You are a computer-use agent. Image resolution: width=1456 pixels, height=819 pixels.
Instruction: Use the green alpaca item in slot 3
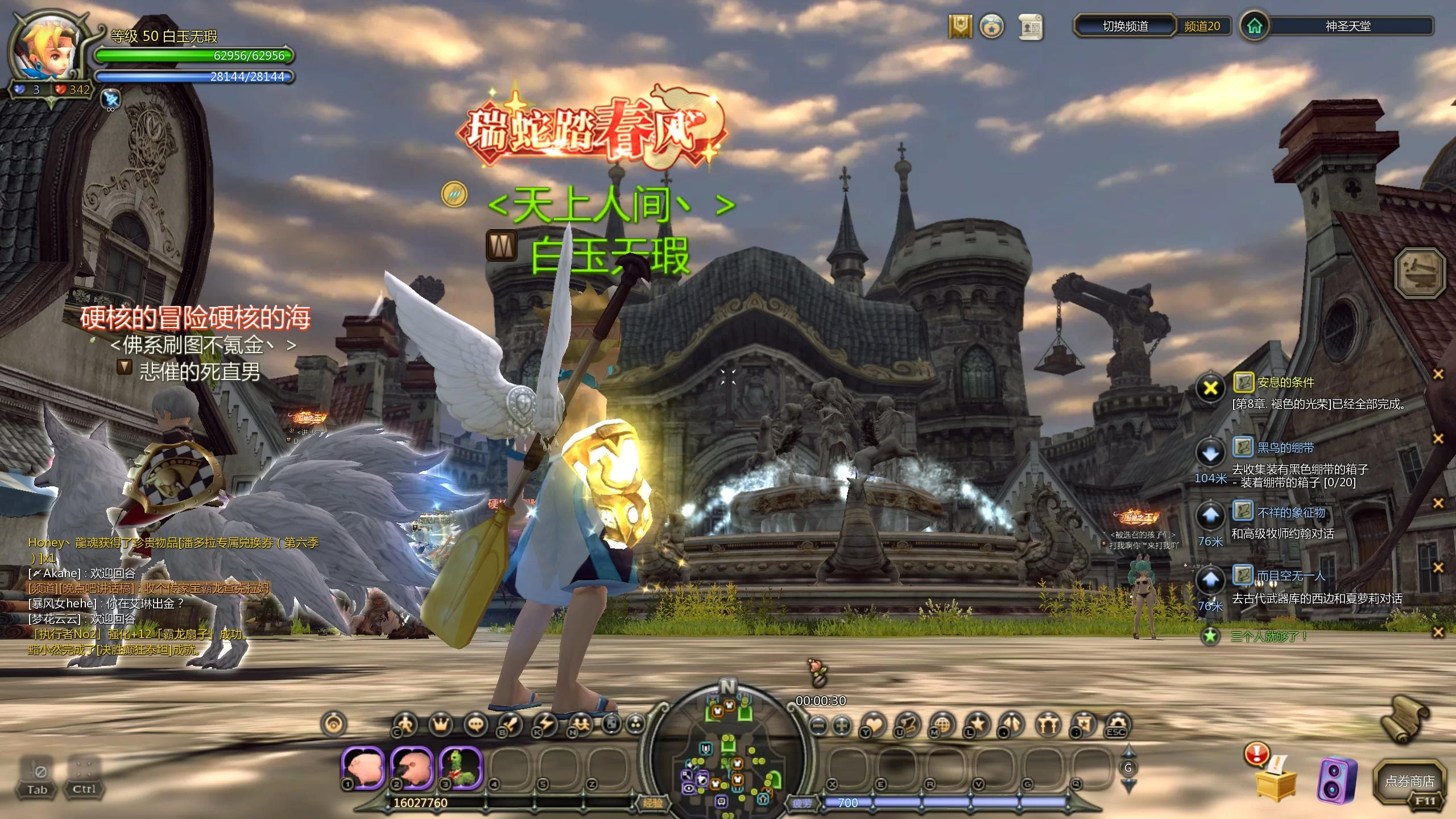[x=461, y=768]
